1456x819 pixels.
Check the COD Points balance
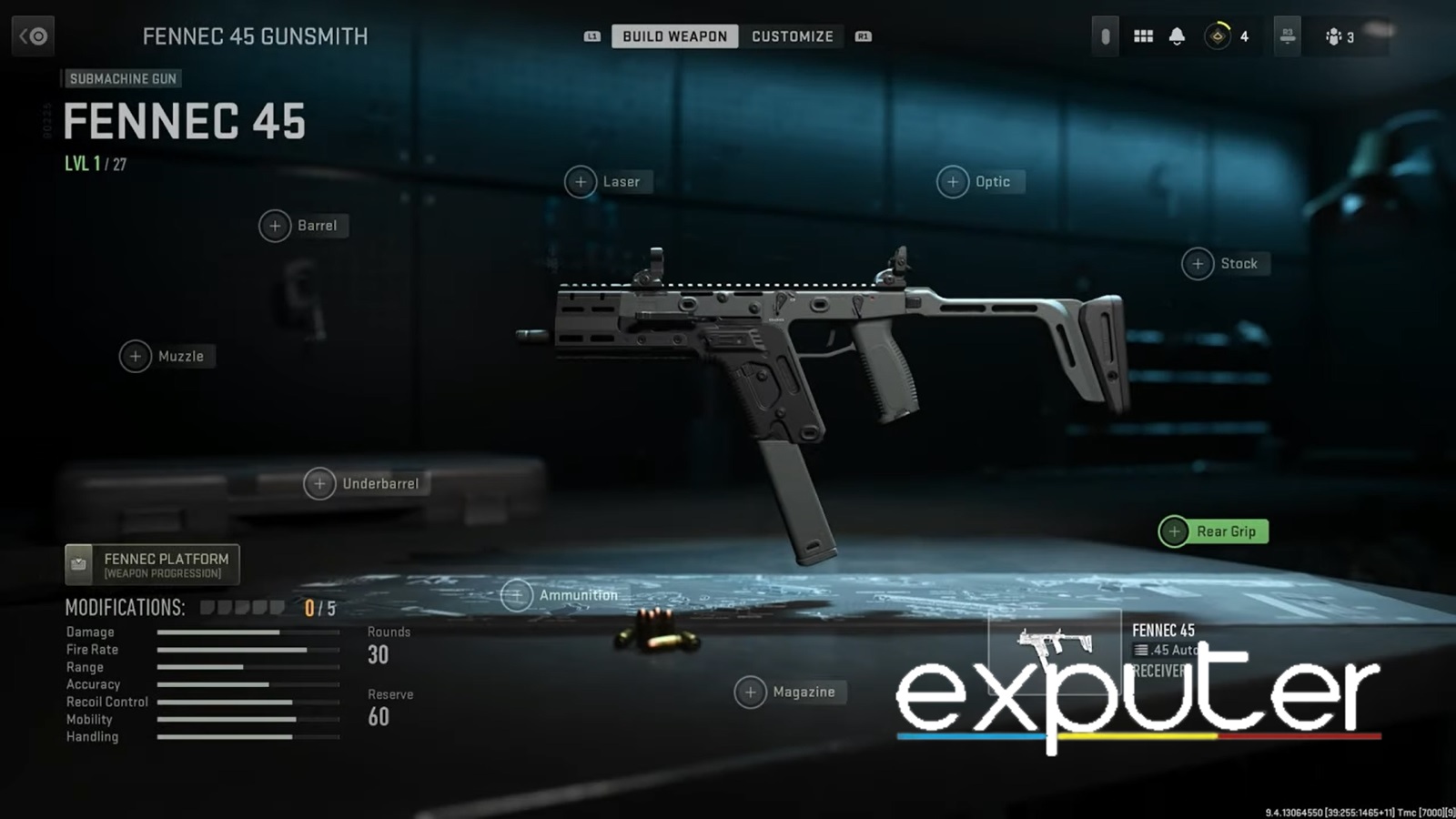[x=1221, y=36]
